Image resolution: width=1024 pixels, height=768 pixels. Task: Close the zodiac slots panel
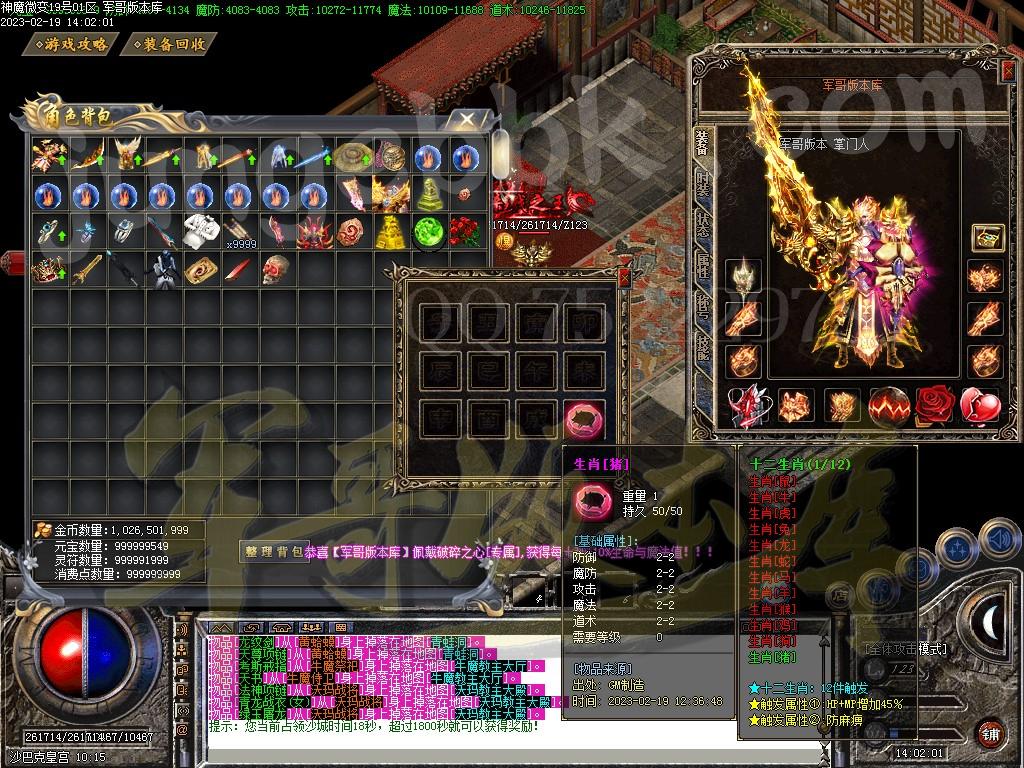click(x=625, y=276)
